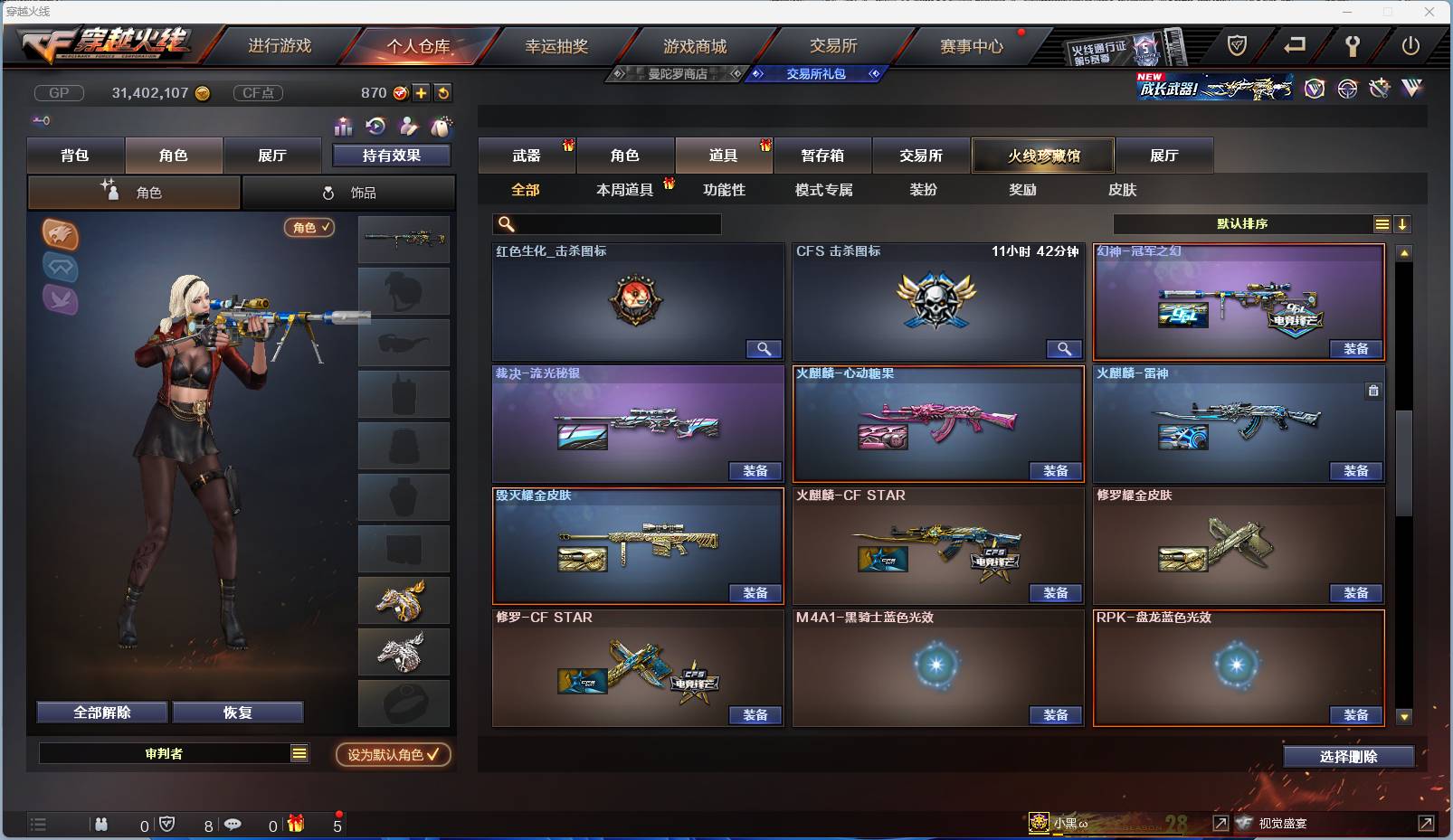Click the power logout icon top right corner
Image resolution: width=1453 pixels, height=840 pixels.
[x=1411, y=44]
